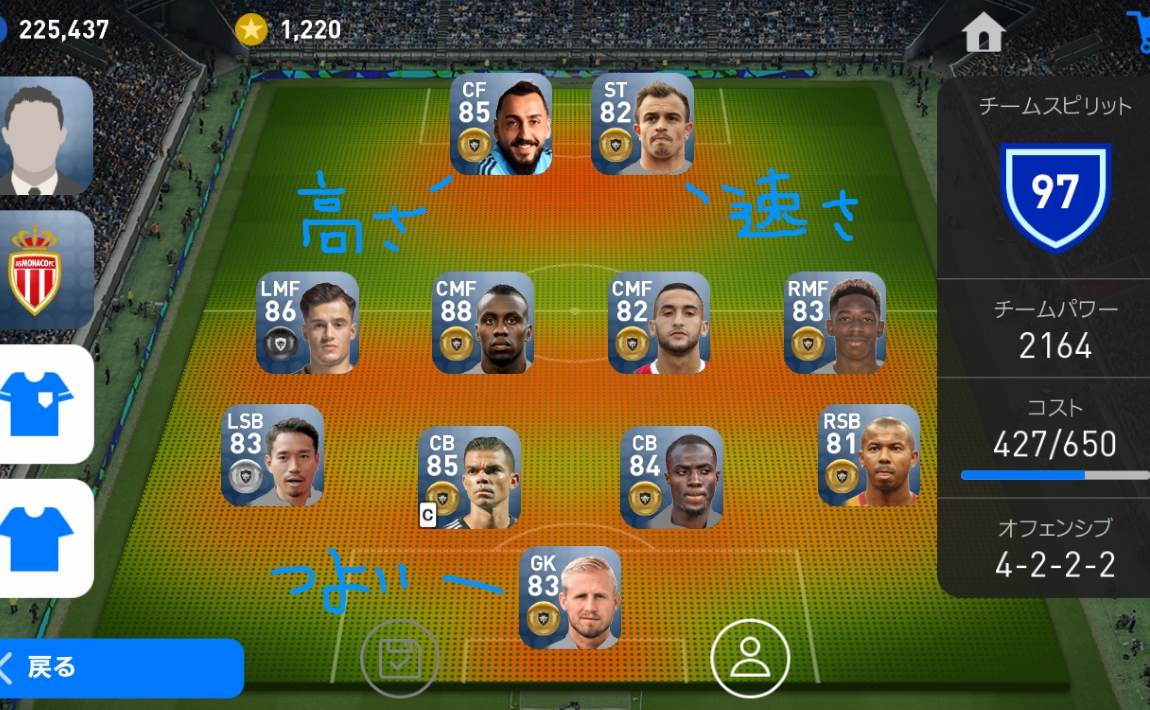Choose the RMF player card rated 83
This screenshot has width=1150, height=710.
tap(835, 323)
